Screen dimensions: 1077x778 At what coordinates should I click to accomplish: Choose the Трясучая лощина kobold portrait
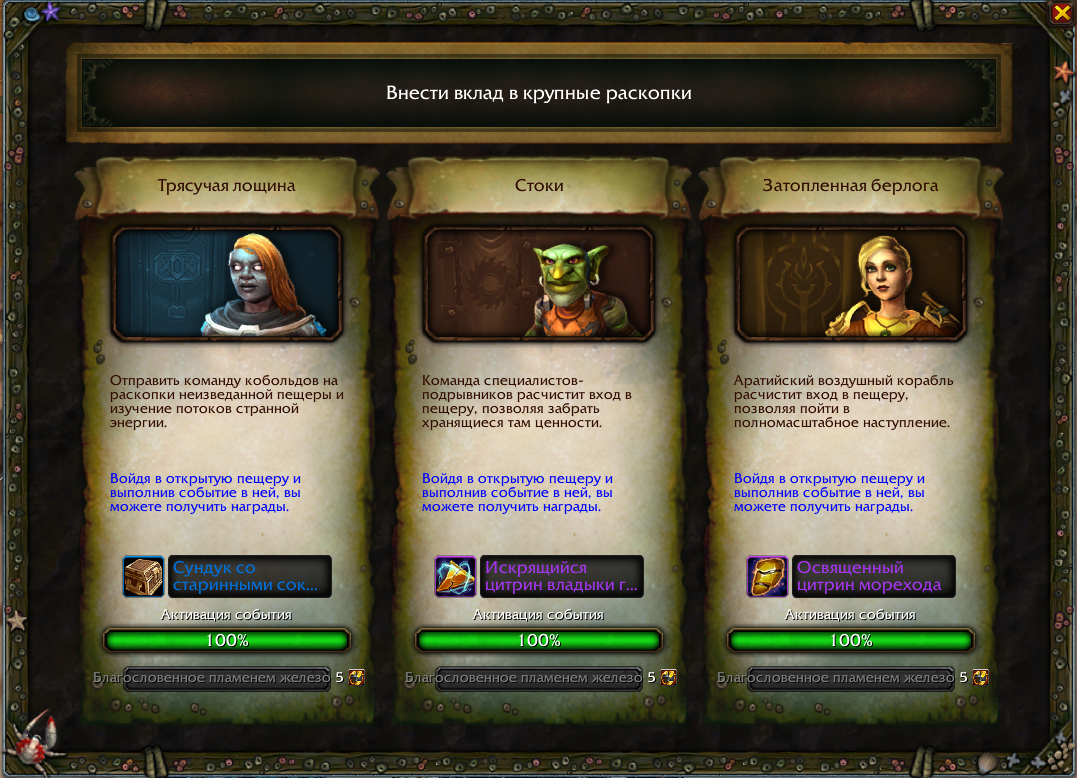tap(227, 284)
